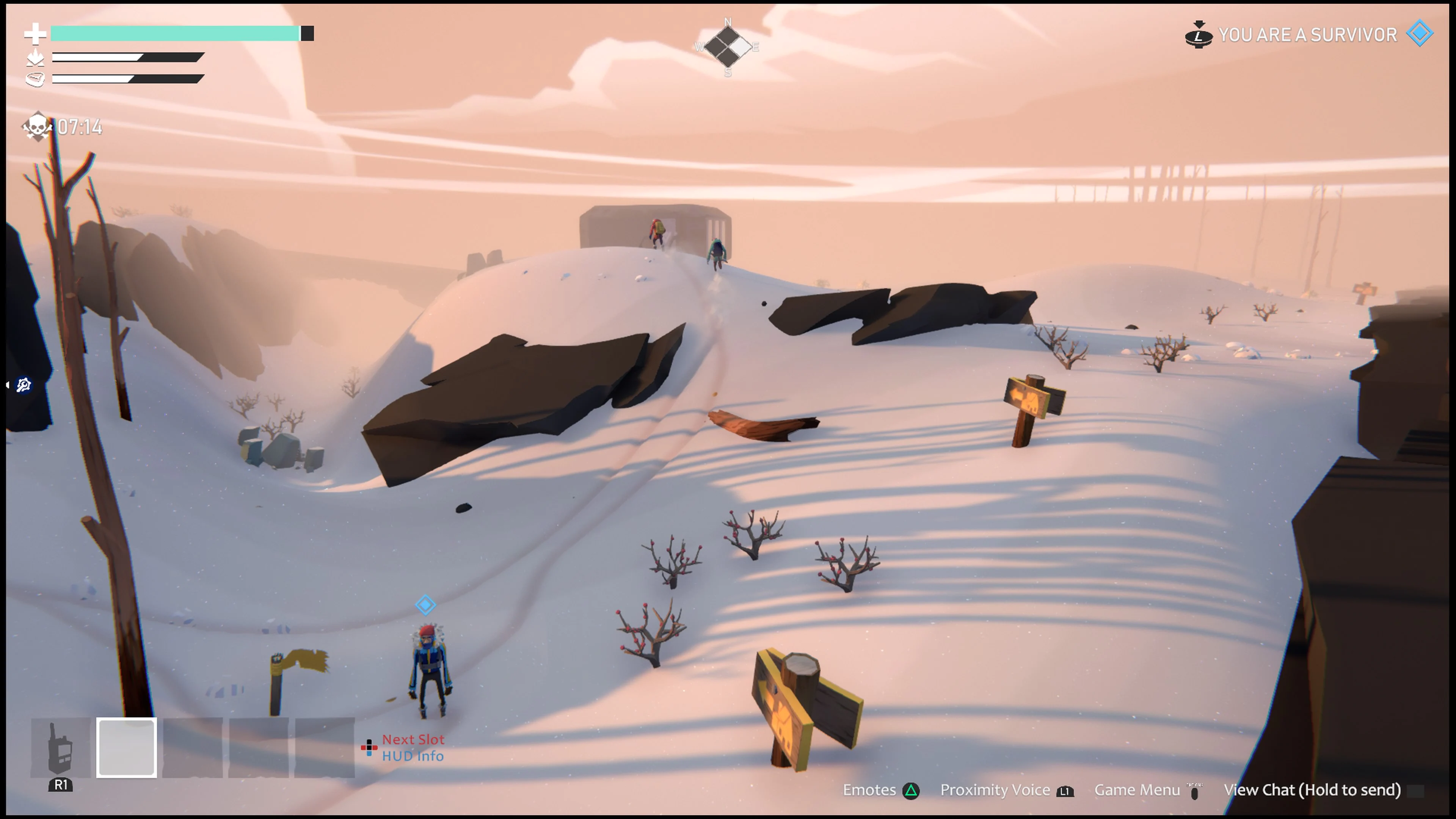Viewport: 1456px width, 819px height.
Task: Click the health cross icon
Action: 35,34
